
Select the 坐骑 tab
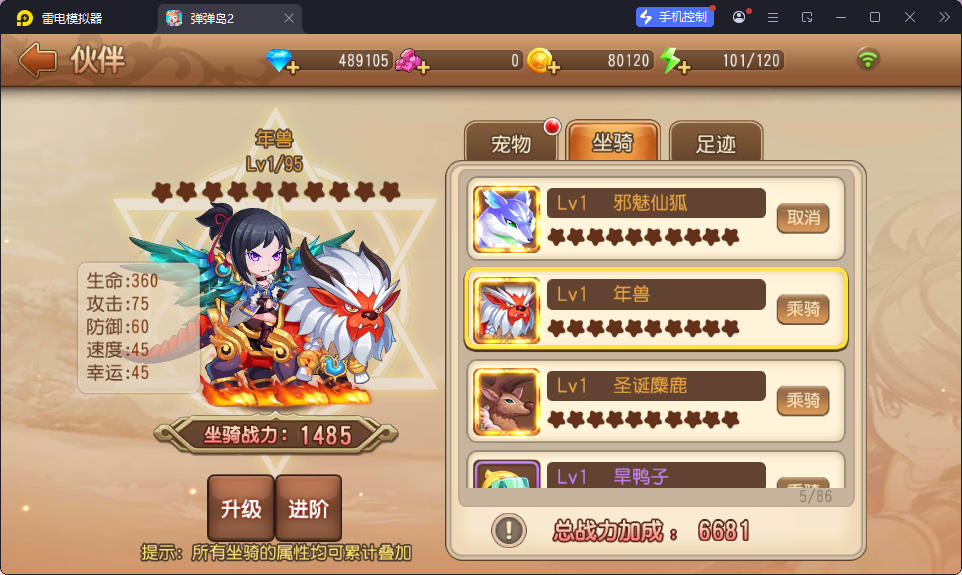pyautogui.click(x=613, y=142)
